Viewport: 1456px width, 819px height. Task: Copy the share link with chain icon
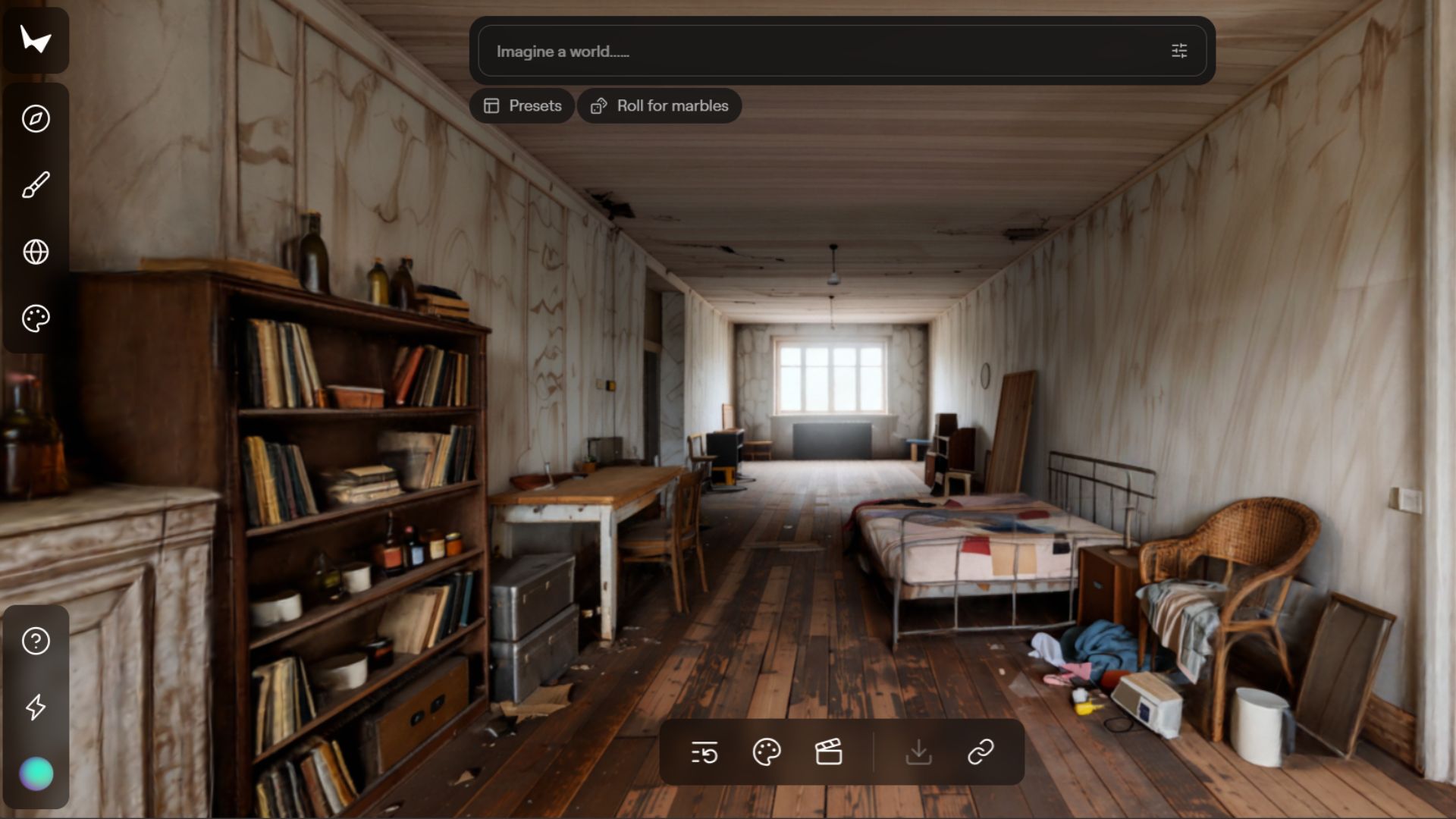981,753
